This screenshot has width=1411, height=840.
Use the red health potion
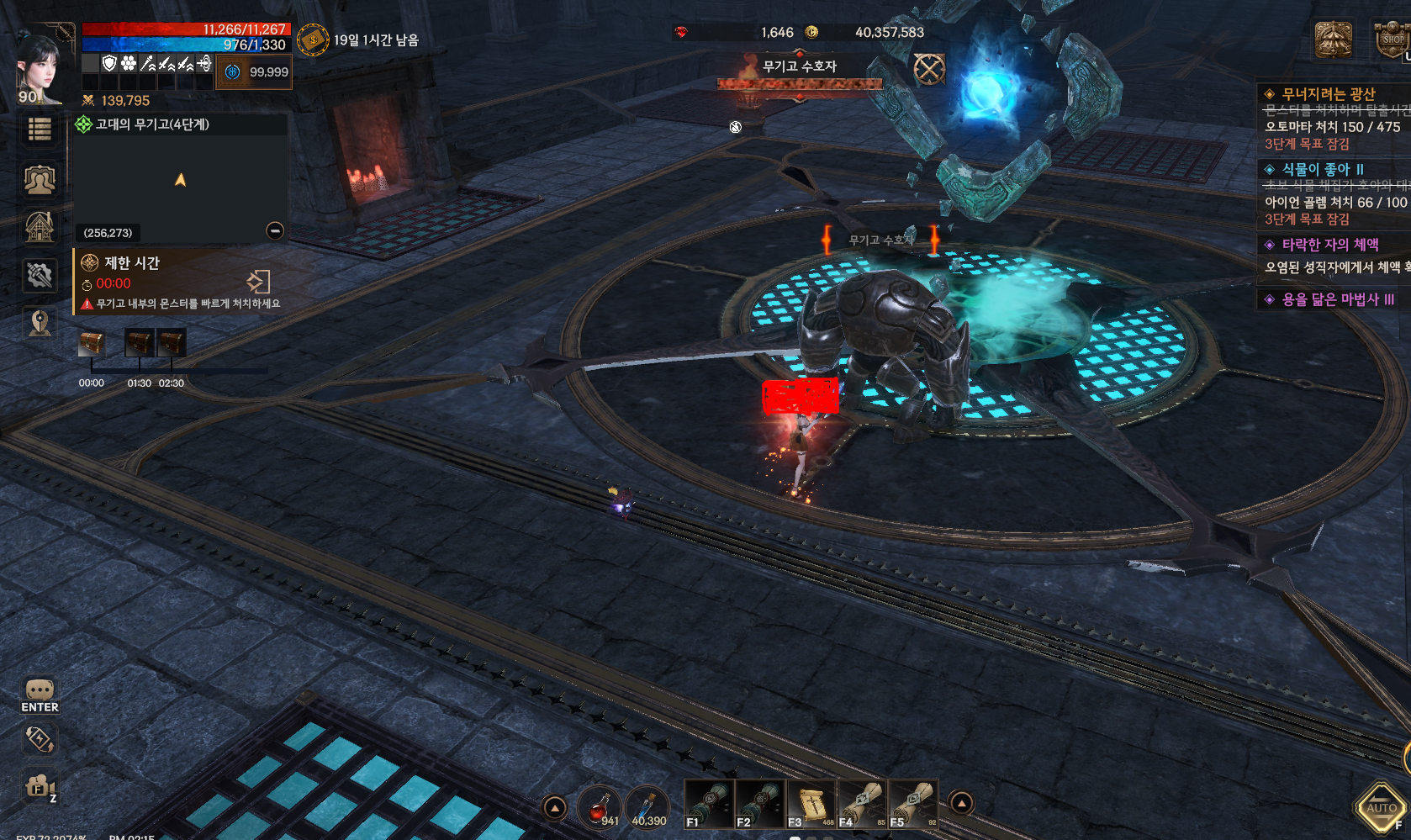[600, 807]
